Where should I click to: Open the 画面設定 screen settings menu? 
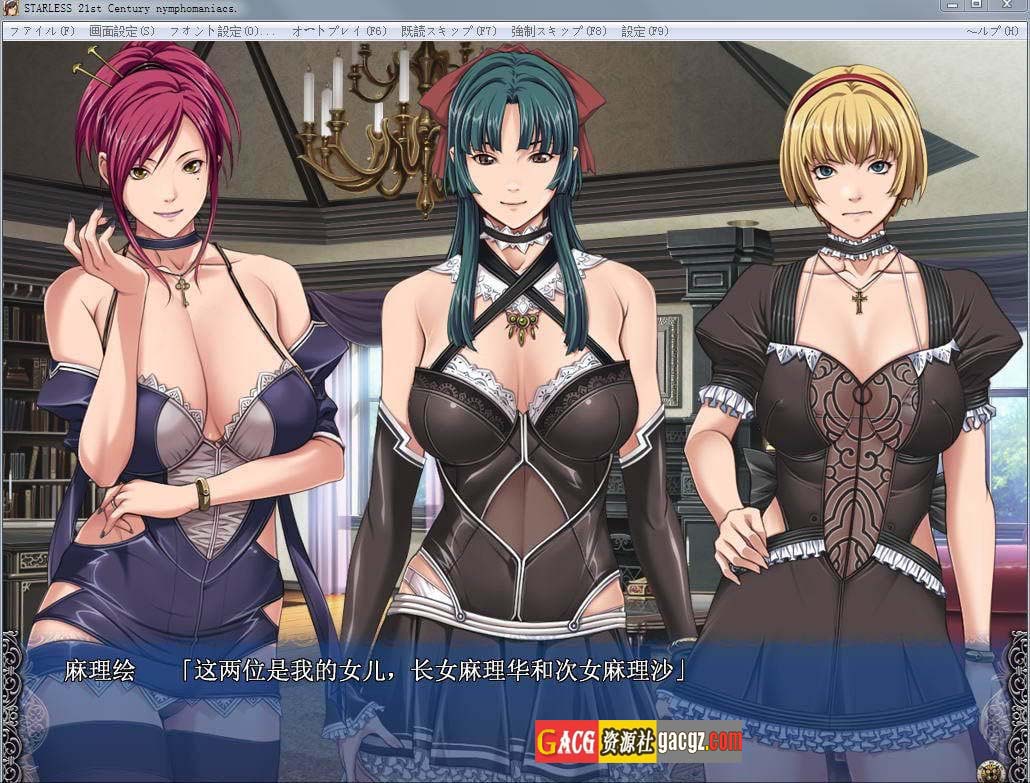pos(122,31)
